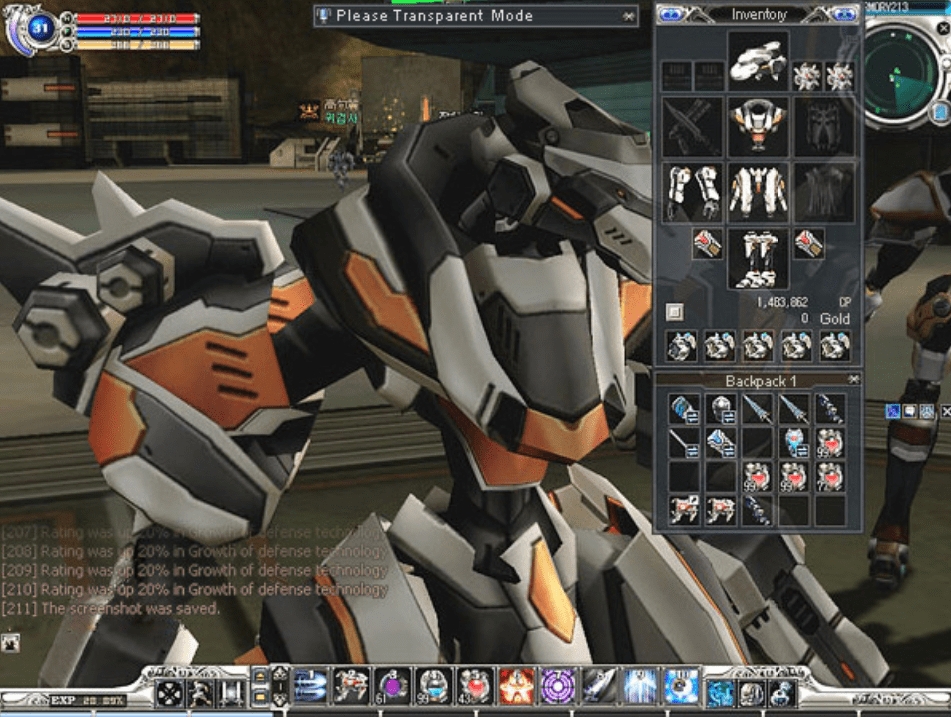Select the equipped white leg parts slot
951x717 pixels.
click(x=758, y=258)
